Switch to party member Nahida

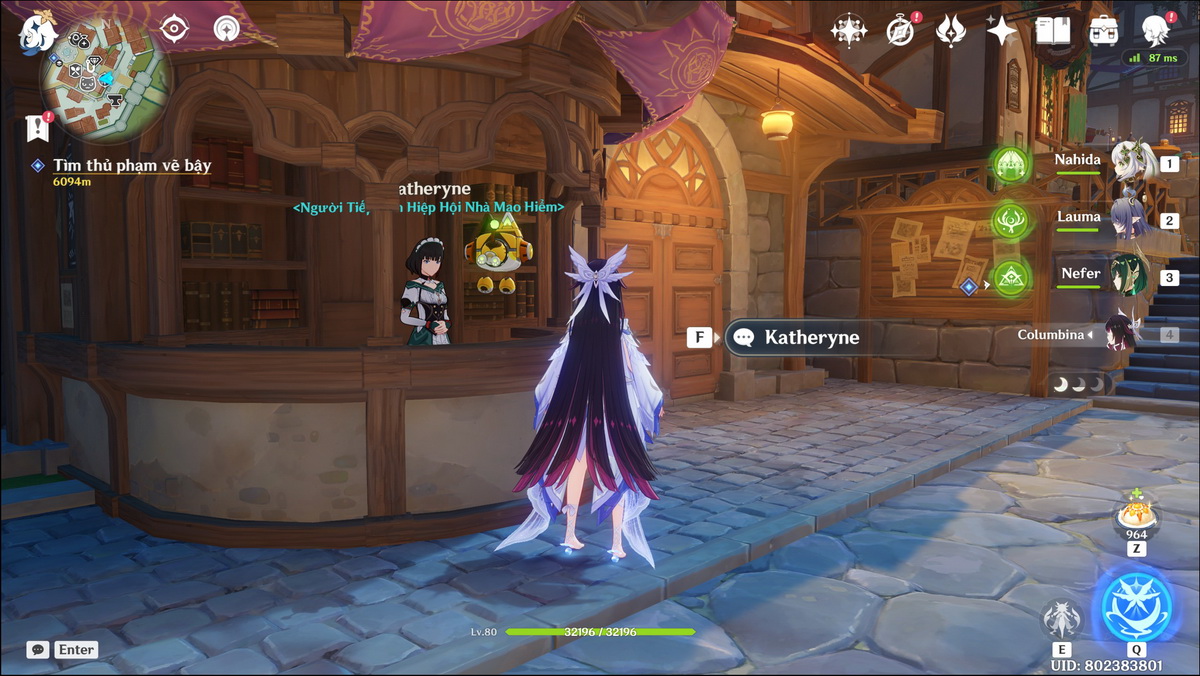click(x=1130, y=162)
